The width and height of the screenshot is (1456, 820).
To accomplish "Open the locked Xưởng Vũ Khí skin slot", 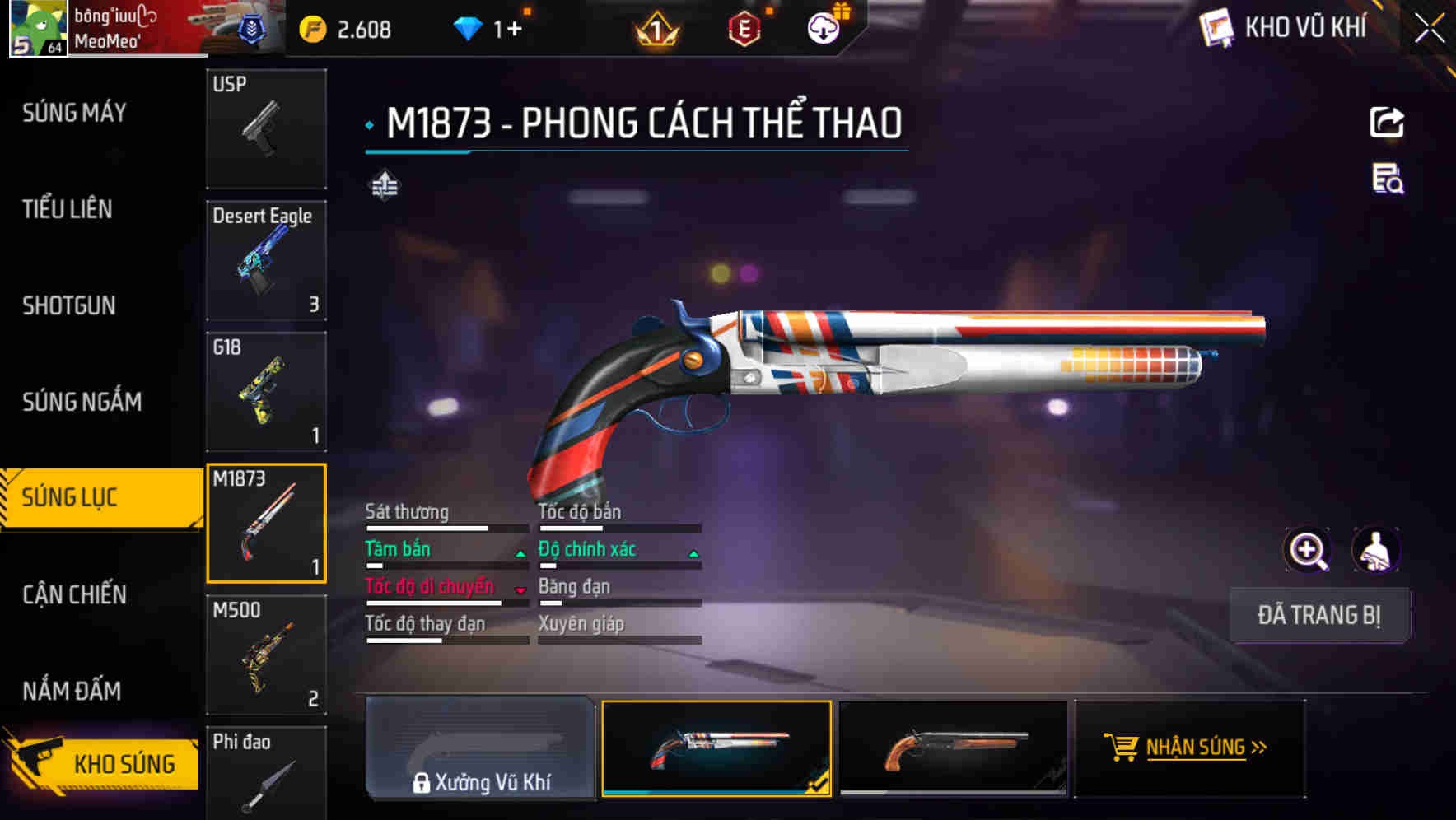I will coord(480,748).
